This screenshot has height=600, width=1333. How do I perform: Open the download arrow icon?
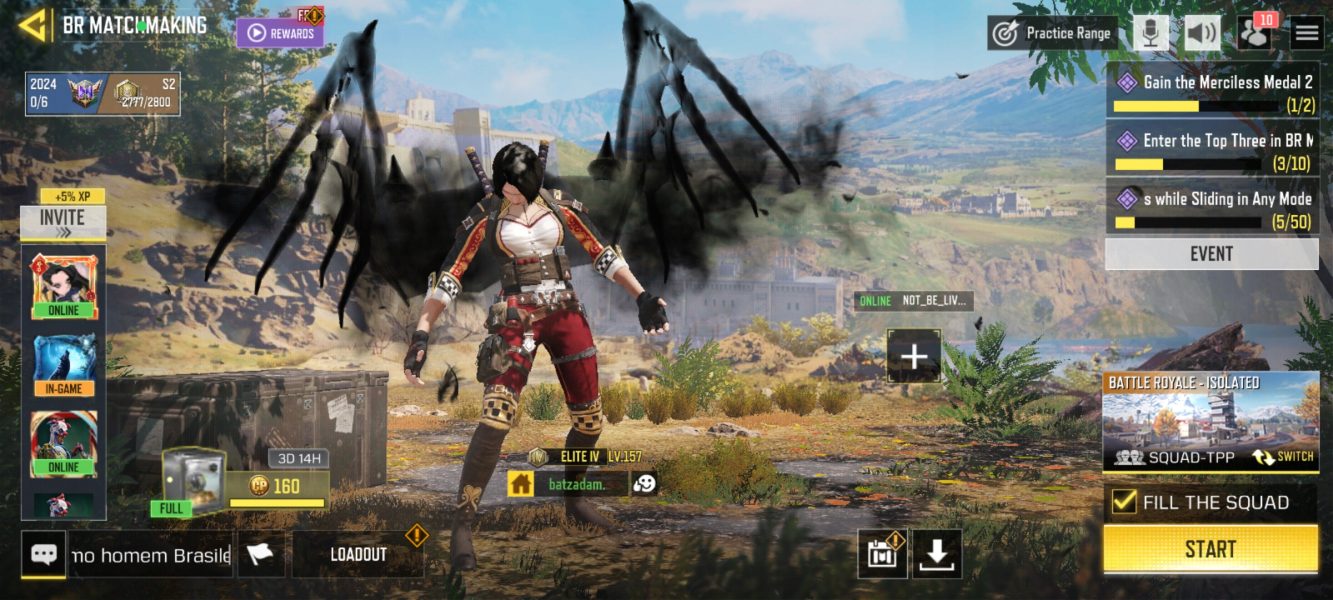coord(936,554)
